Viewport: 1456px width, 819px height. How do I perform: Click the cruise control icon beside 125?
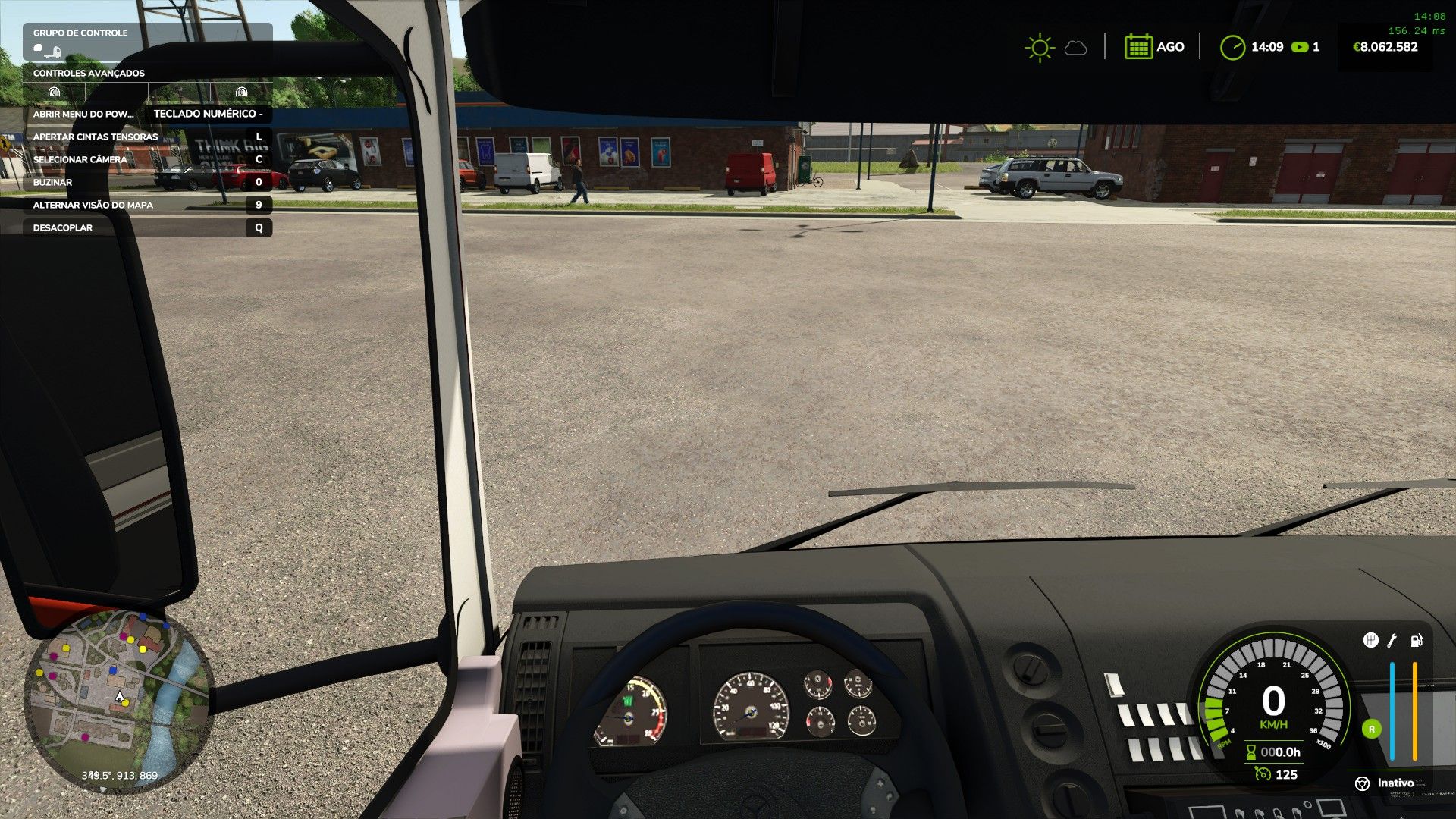coord(1263,774)
